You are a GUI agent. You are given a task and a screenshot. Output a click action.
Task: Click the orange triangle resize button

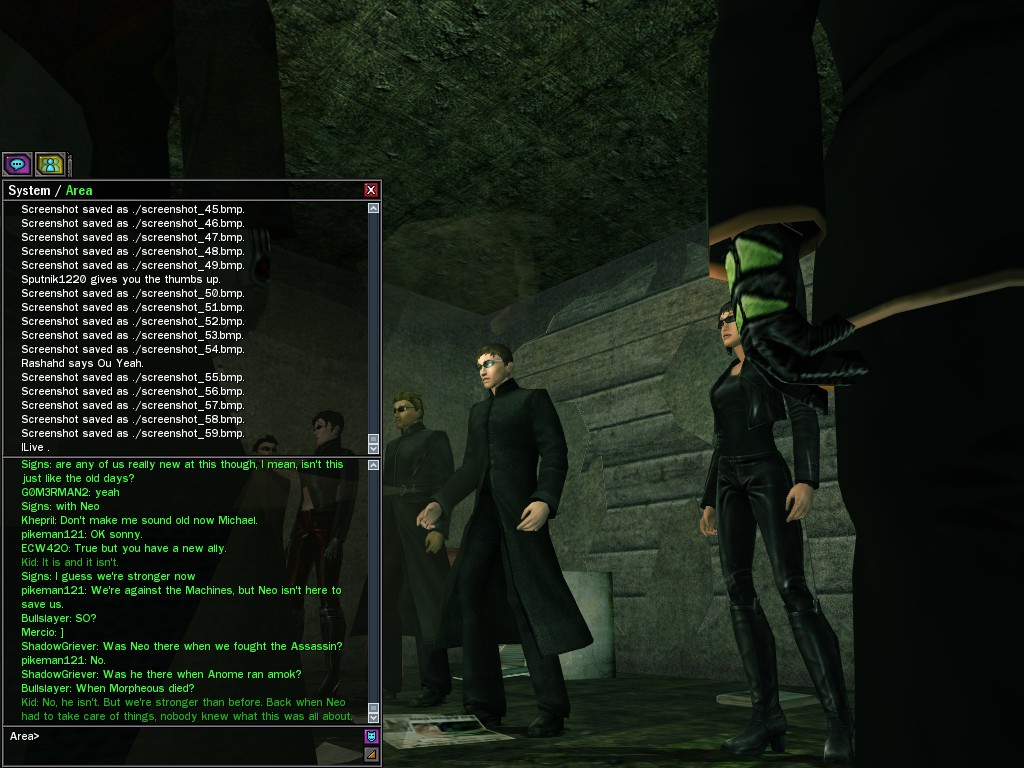[372, 754]
